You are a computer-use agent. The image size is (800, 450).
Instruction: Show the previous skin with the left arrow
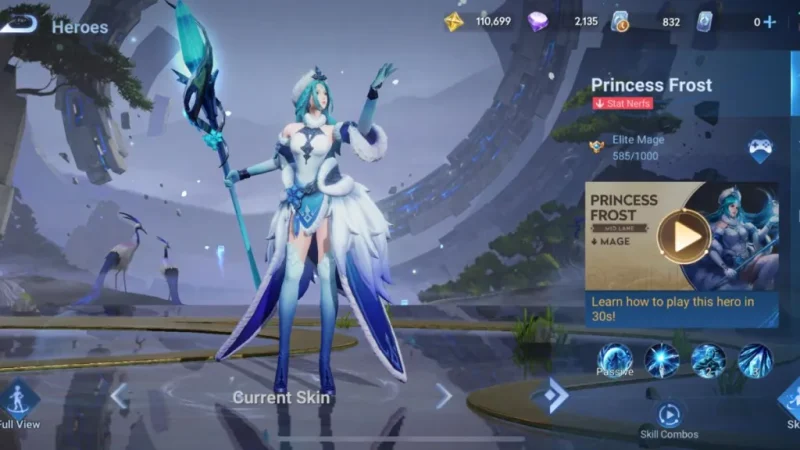(x=119, y=396)
